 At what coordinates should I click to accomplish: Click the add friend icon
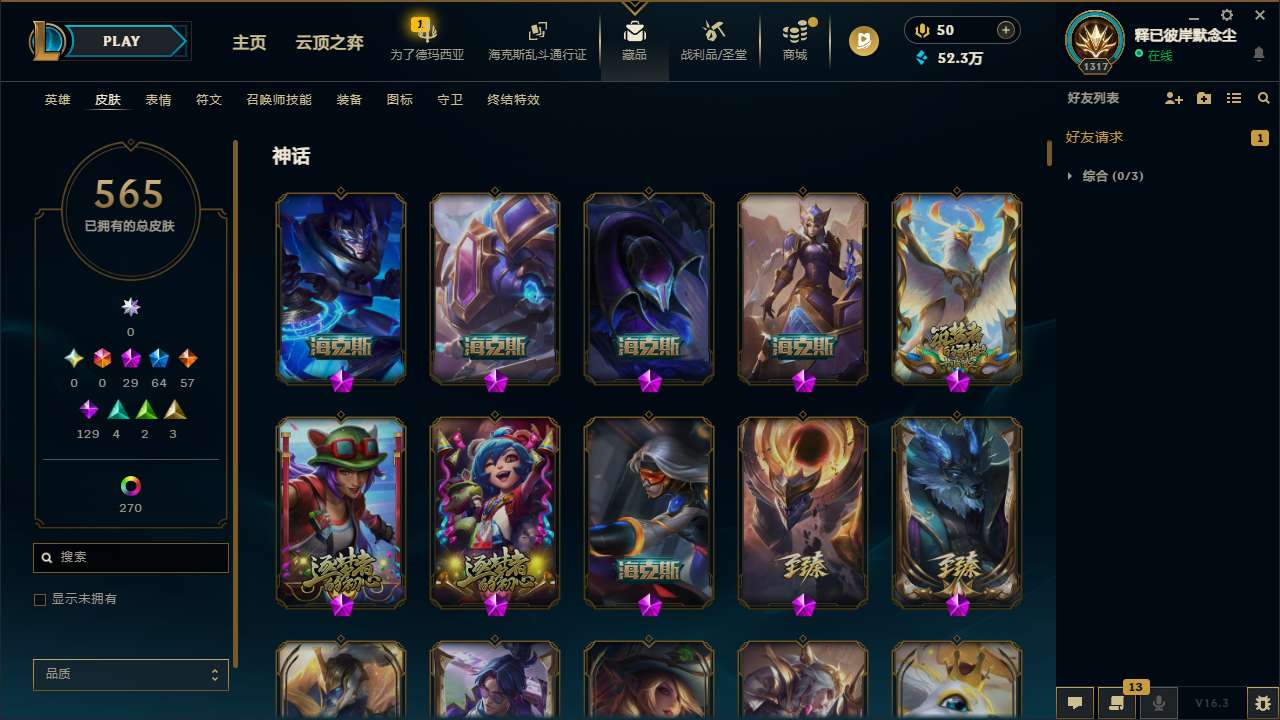pos(1173,98)
